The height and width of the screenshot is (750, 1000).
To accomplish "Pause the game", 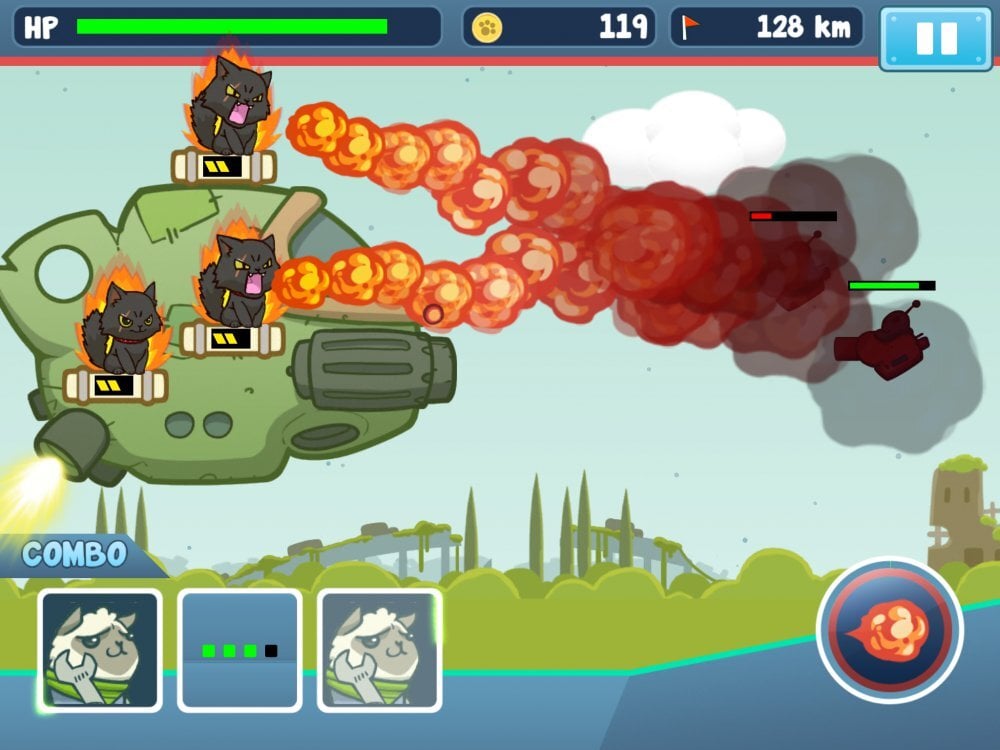I will coord(936,39).
